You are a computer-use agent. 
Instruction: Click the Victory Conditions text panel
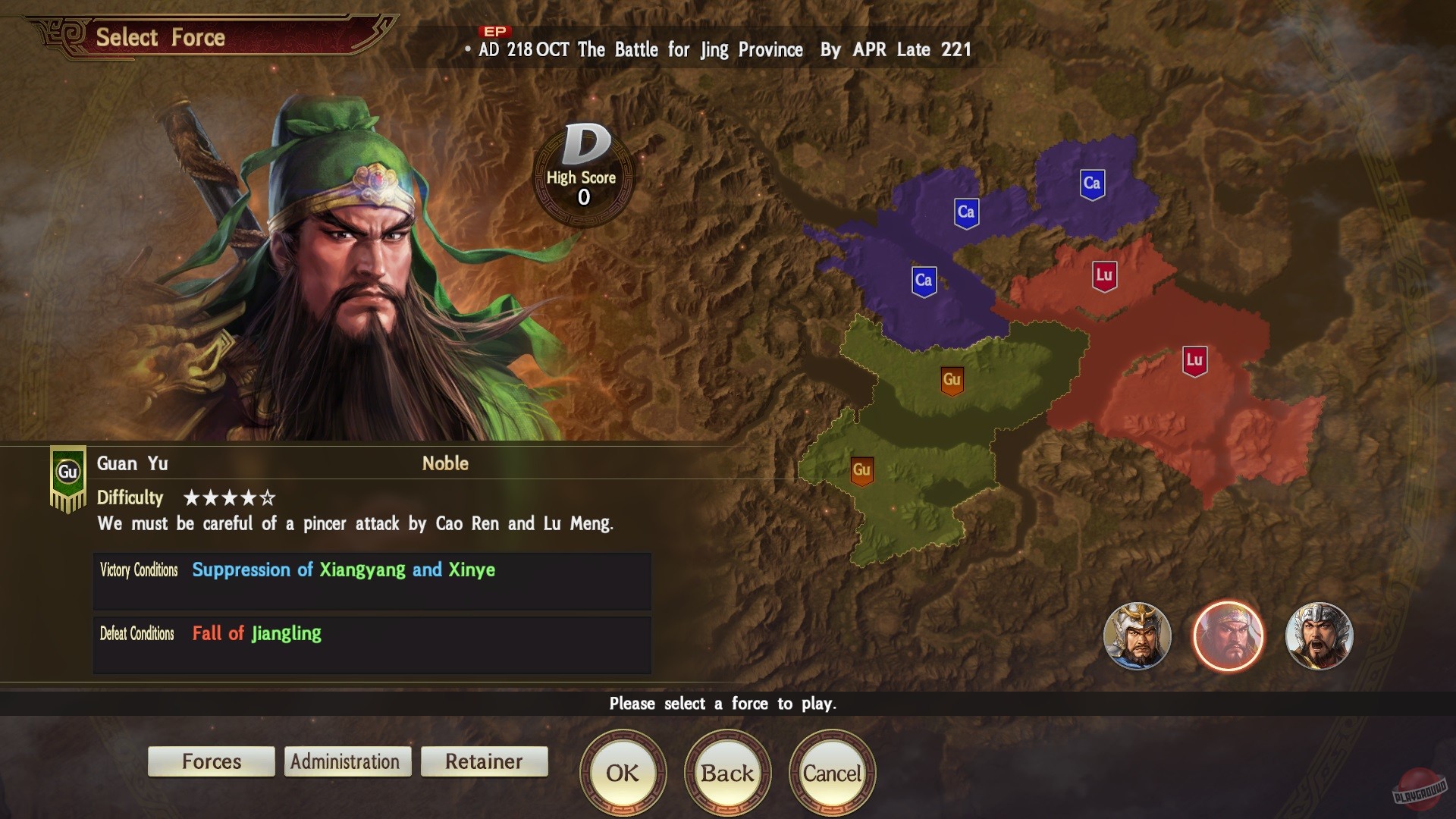coord(371,581)
